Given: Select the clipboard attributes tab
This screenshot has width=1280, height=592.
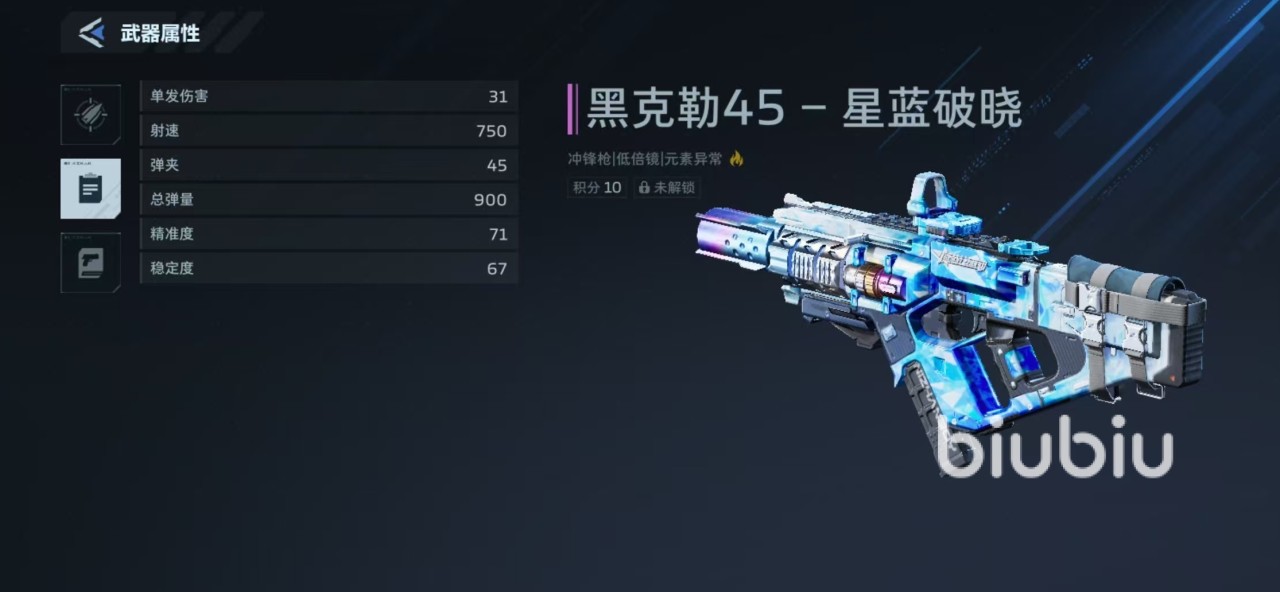Looking at the screenshot, I should click(x=90, y=188).
